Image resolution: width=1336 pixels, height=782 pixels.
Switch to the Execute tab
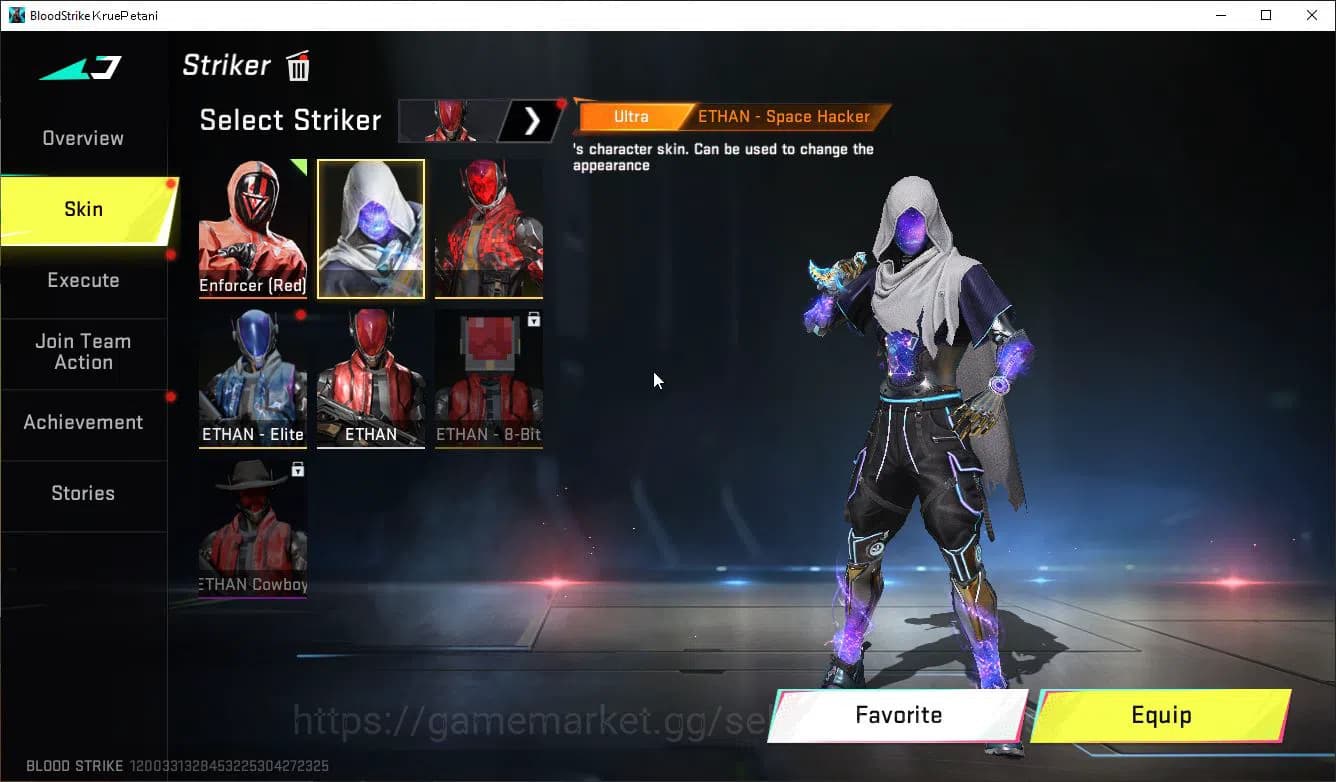tap(83, 280)
